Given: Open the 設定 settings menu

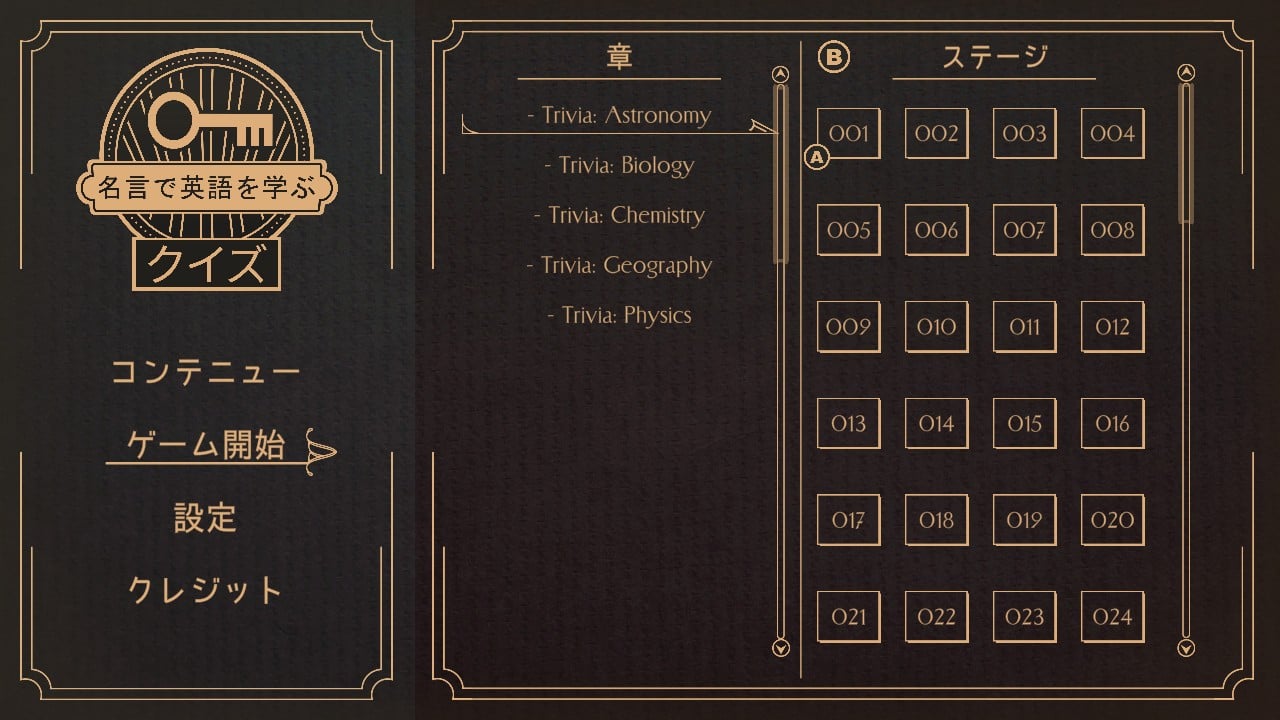Looking at the screenshot, I should [x=205, y=518].
